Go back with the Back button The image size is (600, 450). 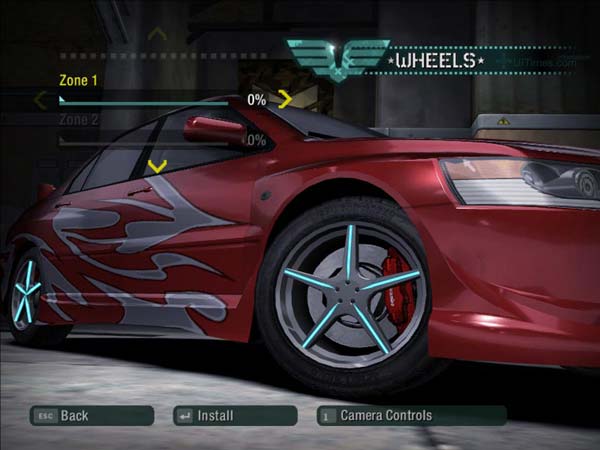91,415
